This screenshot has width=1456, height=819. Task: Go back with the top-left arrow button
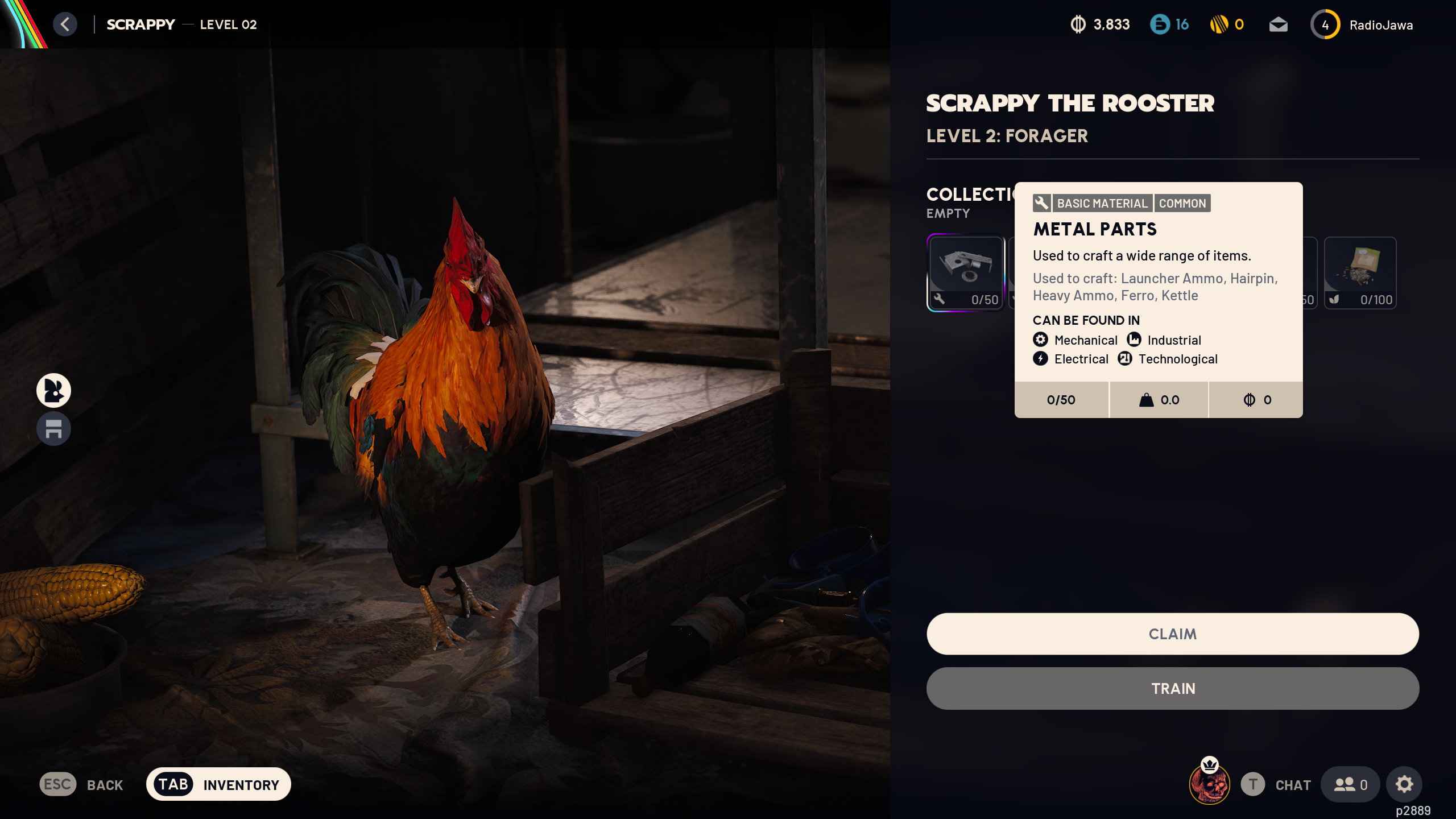65,24
